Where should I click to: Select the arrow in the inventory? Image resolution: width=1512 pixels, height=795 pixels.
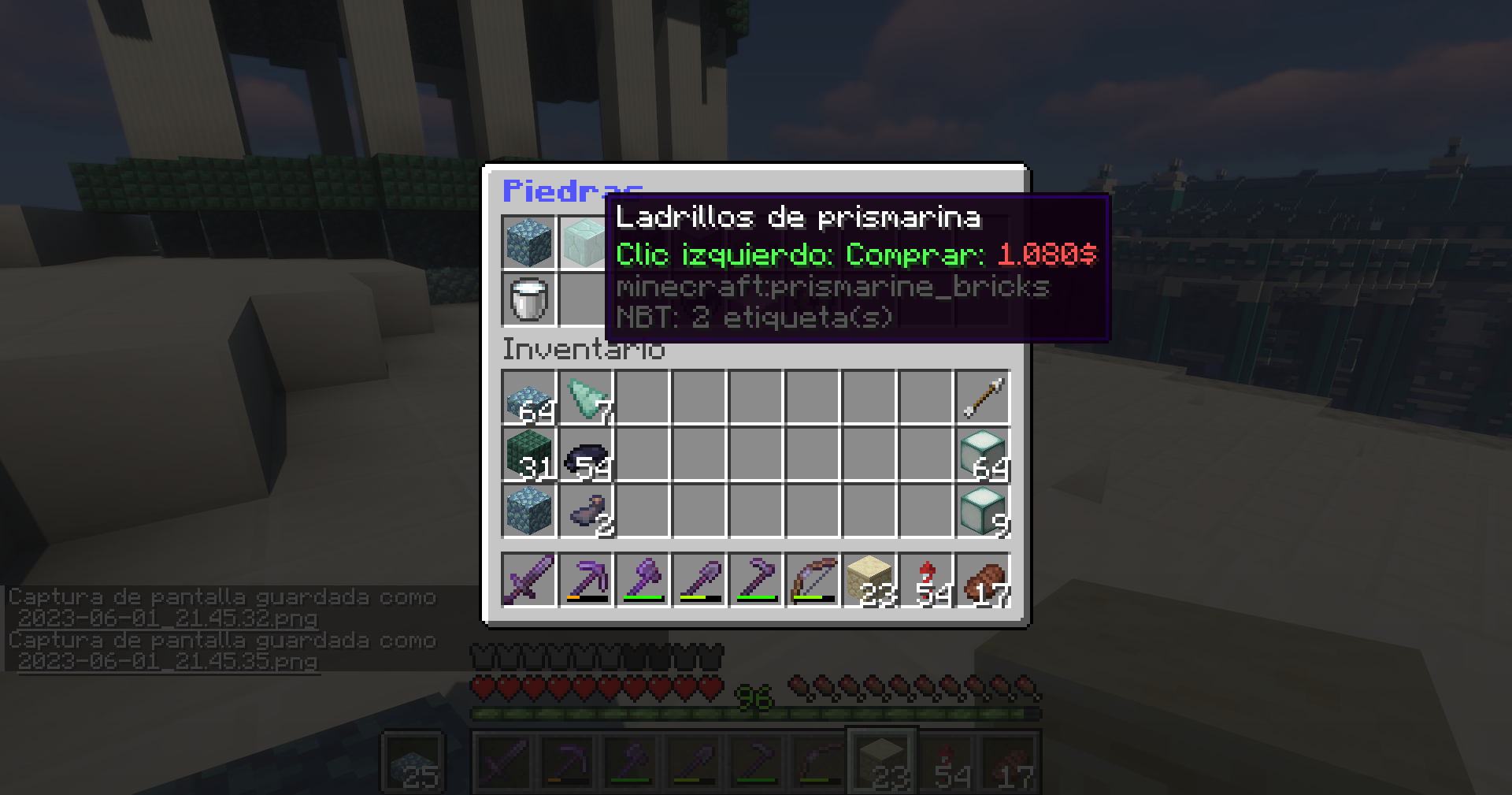[x=983, y=398]
